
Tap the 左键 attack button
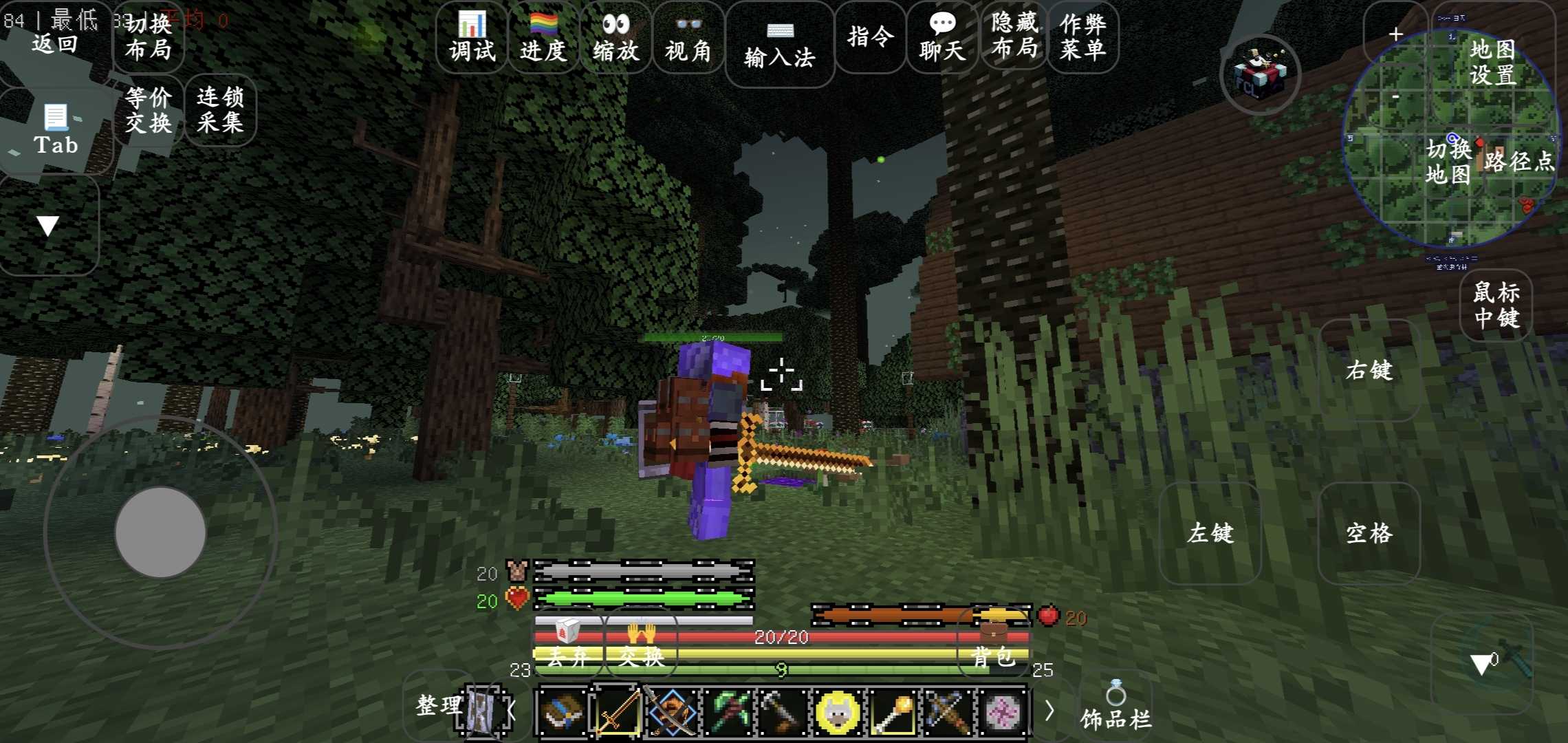coord(1210,533)
